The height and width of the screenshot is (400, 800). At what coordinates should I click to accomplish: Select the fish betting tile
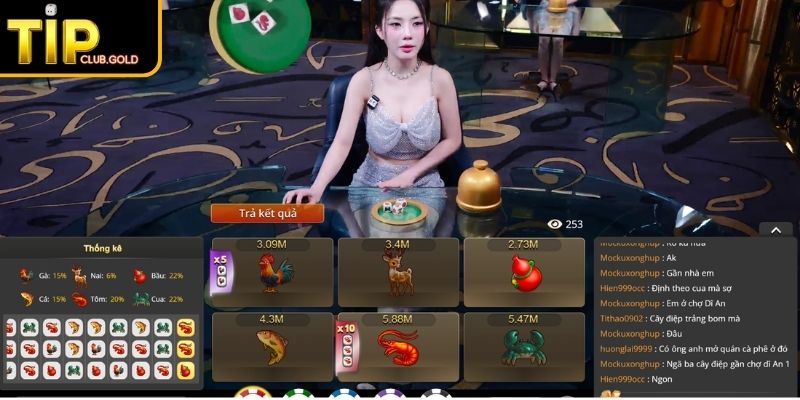coord(272,346)
